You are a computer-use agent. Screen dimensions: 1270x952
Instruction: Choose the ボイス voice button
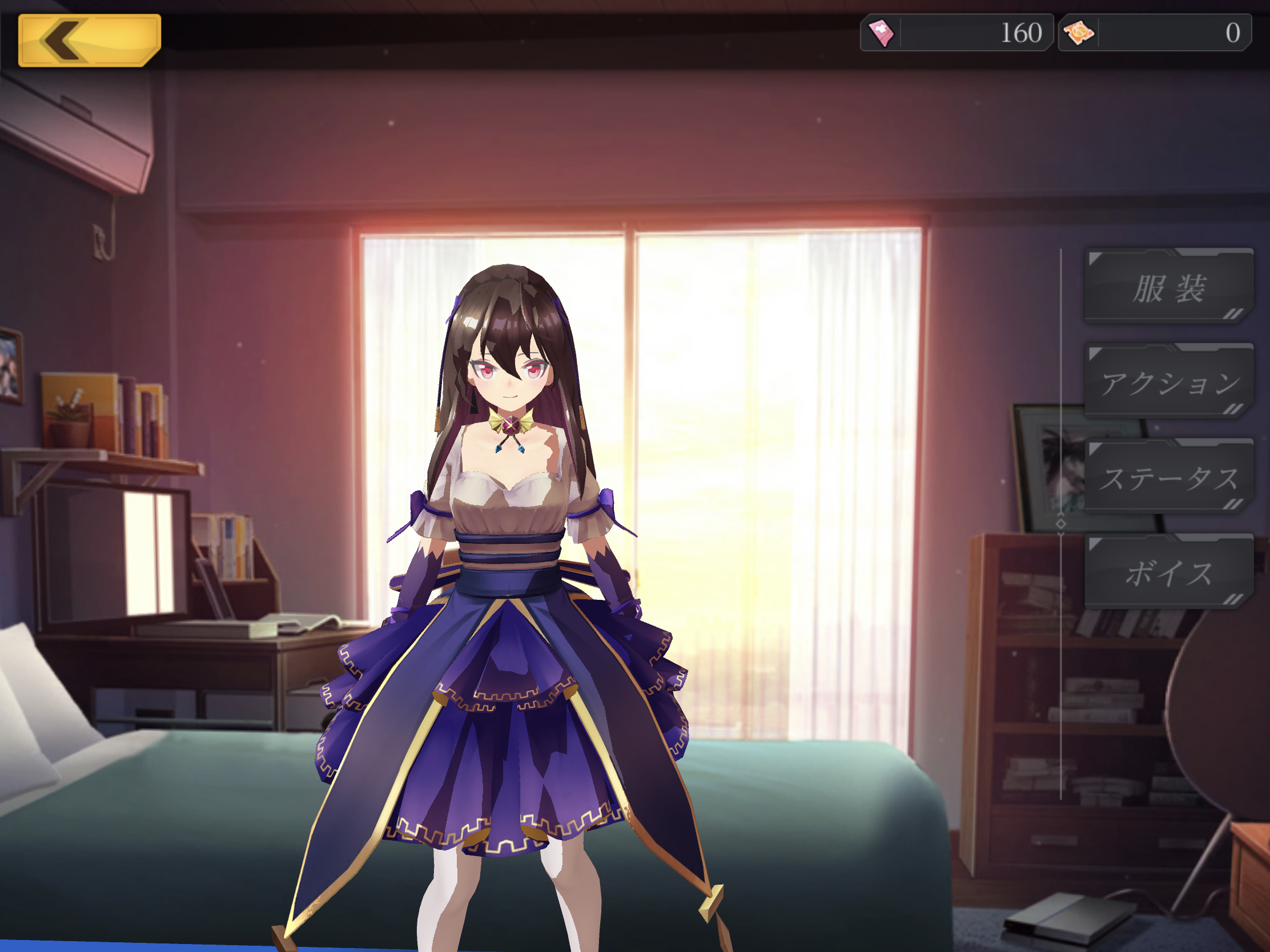(x=1168, y=572)
